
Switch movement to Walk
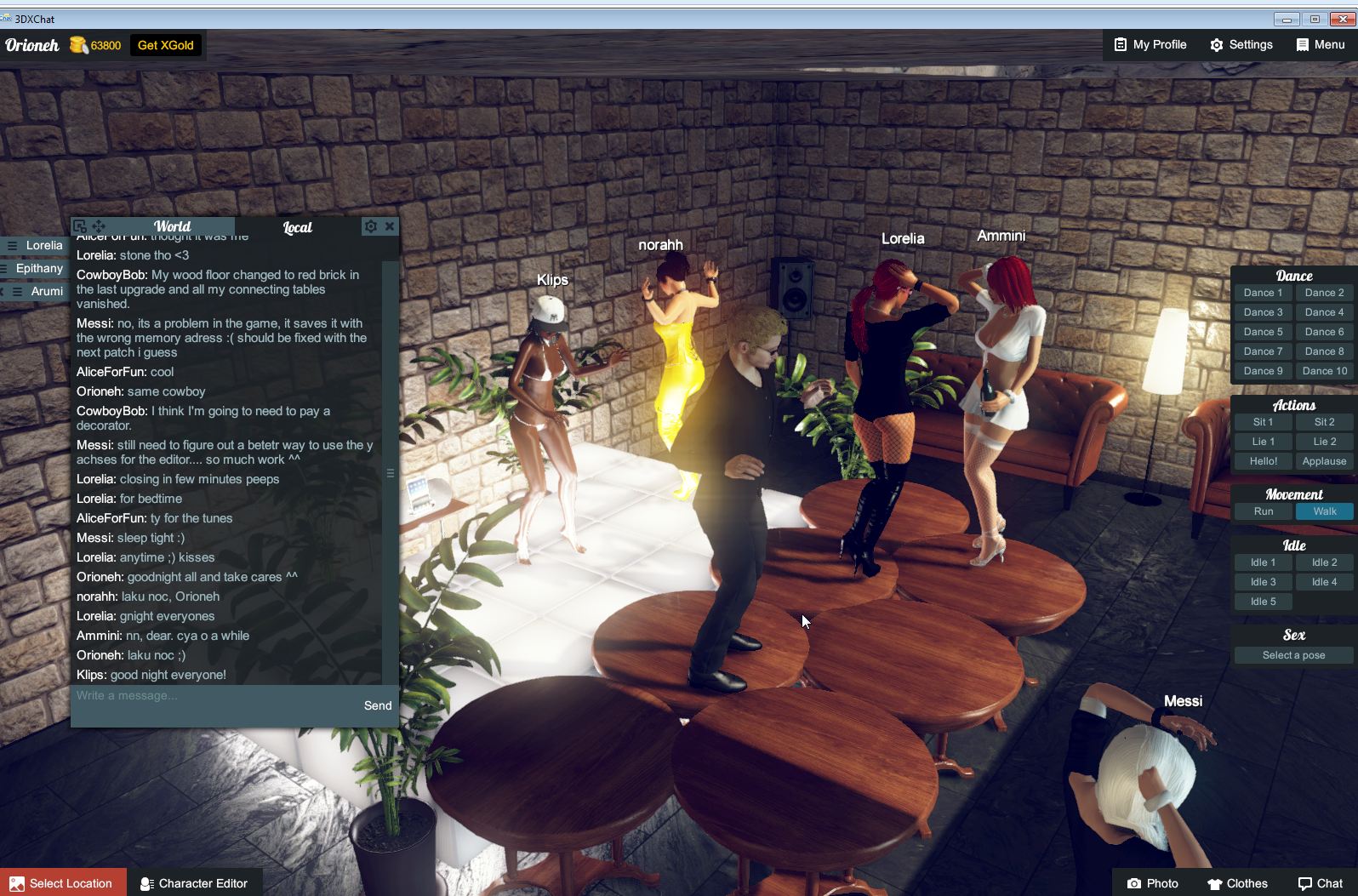[x=1324, y=511]
